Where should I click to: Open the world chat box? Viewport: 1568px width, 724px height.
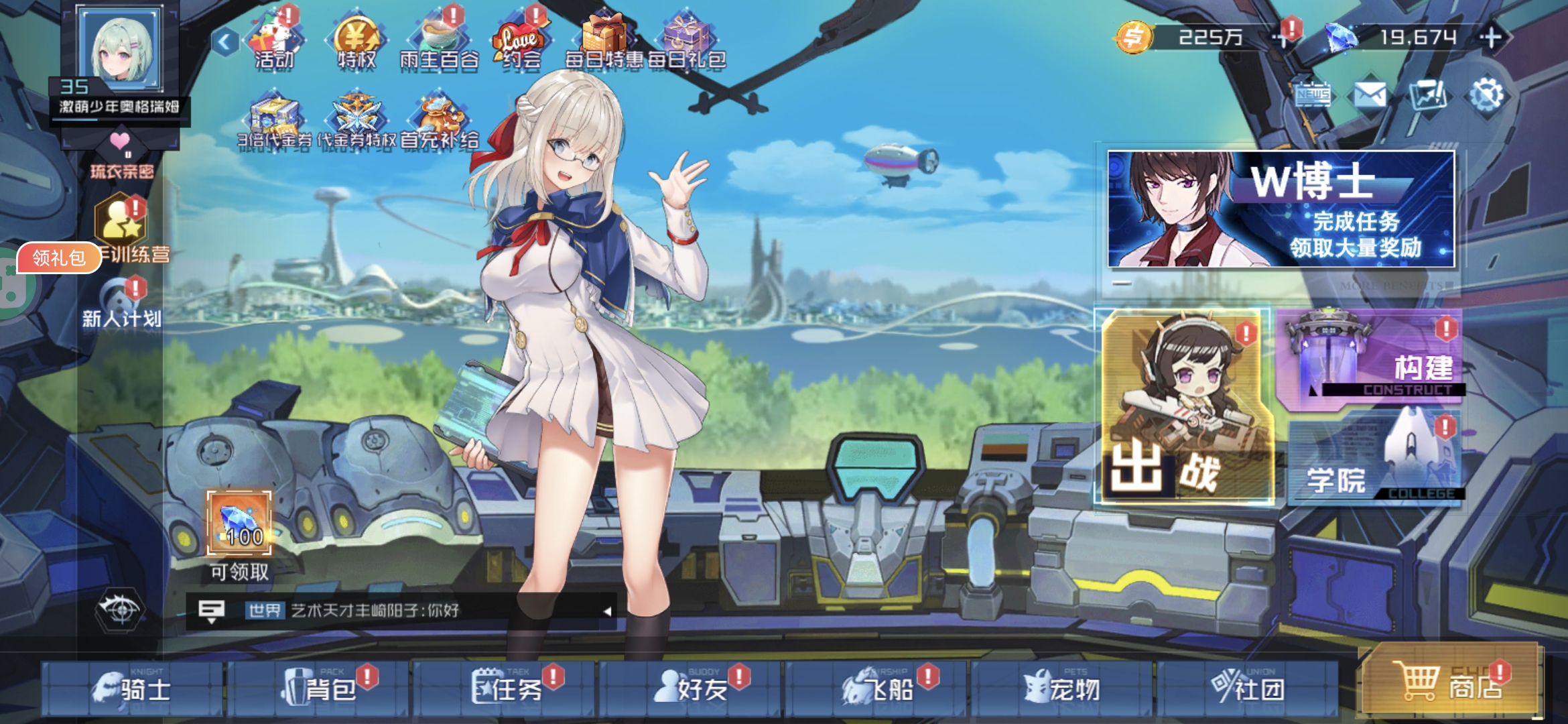pyautogui.click(x=402, y=610)
